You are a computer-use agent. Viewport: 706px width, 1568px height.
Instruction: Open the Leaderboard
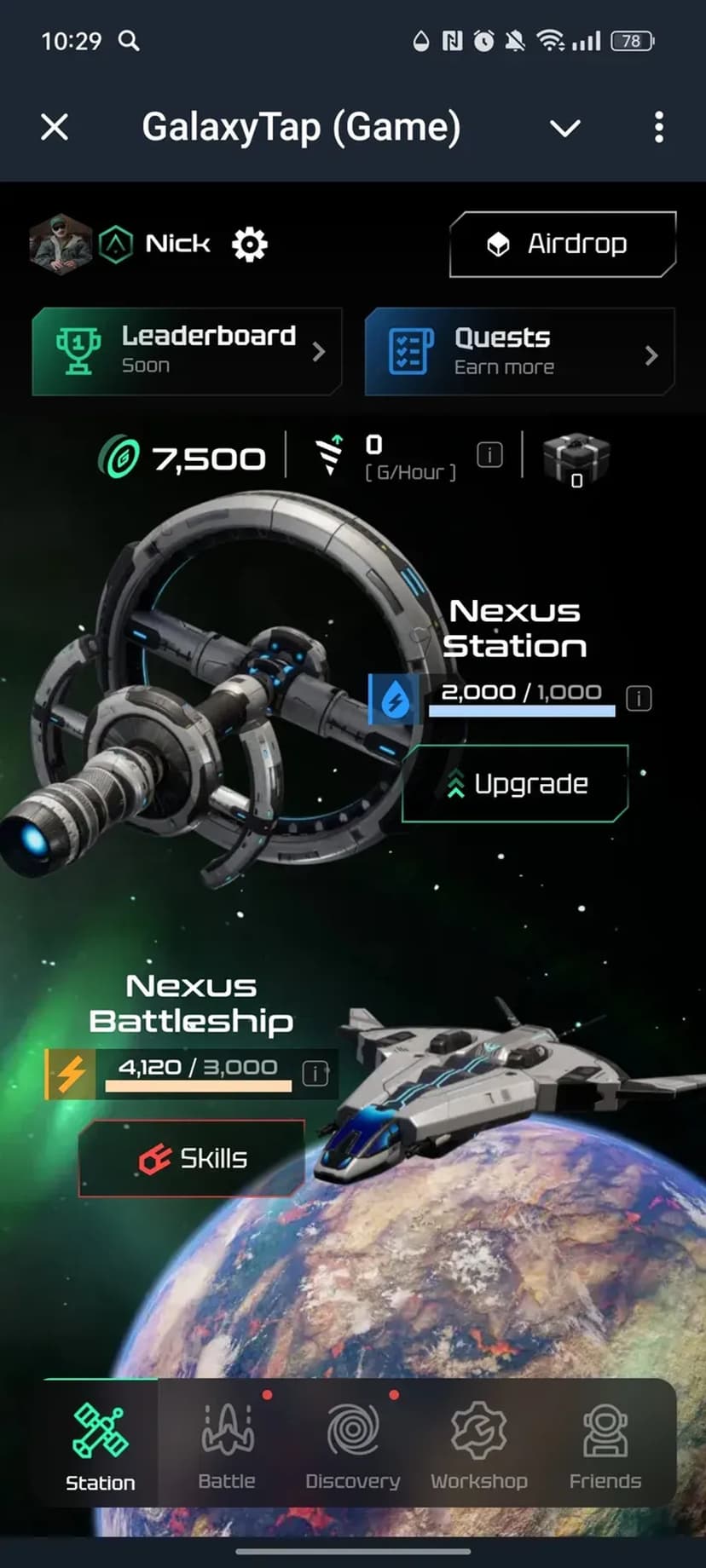pos(187,351)
